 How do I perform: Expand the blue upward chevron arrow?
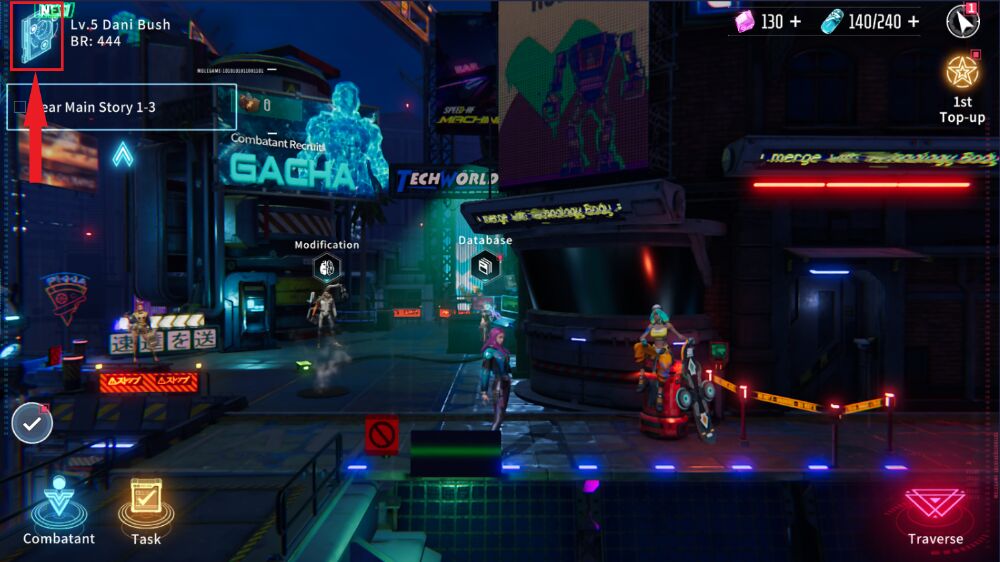click(122, 154)
